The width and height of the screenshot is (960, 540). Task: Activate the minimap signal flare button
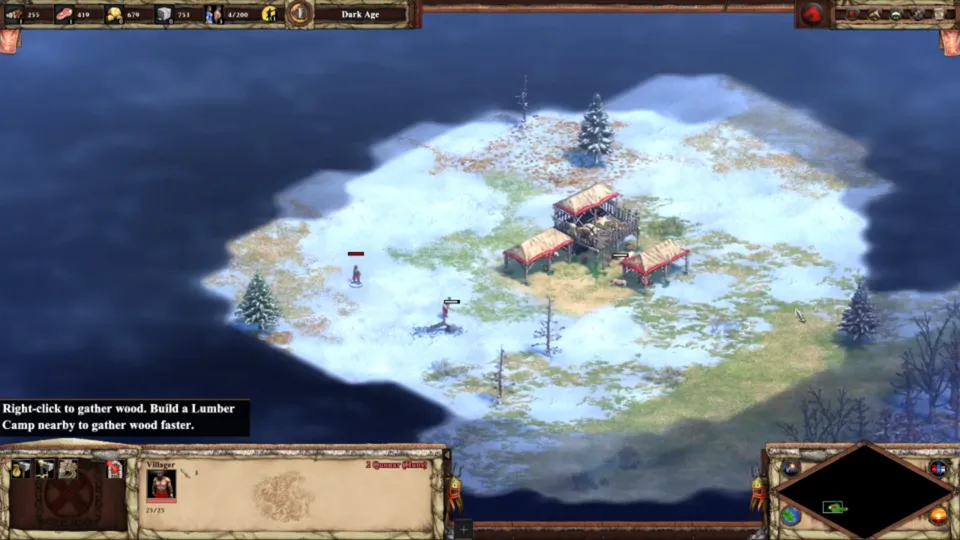[791, 468]
